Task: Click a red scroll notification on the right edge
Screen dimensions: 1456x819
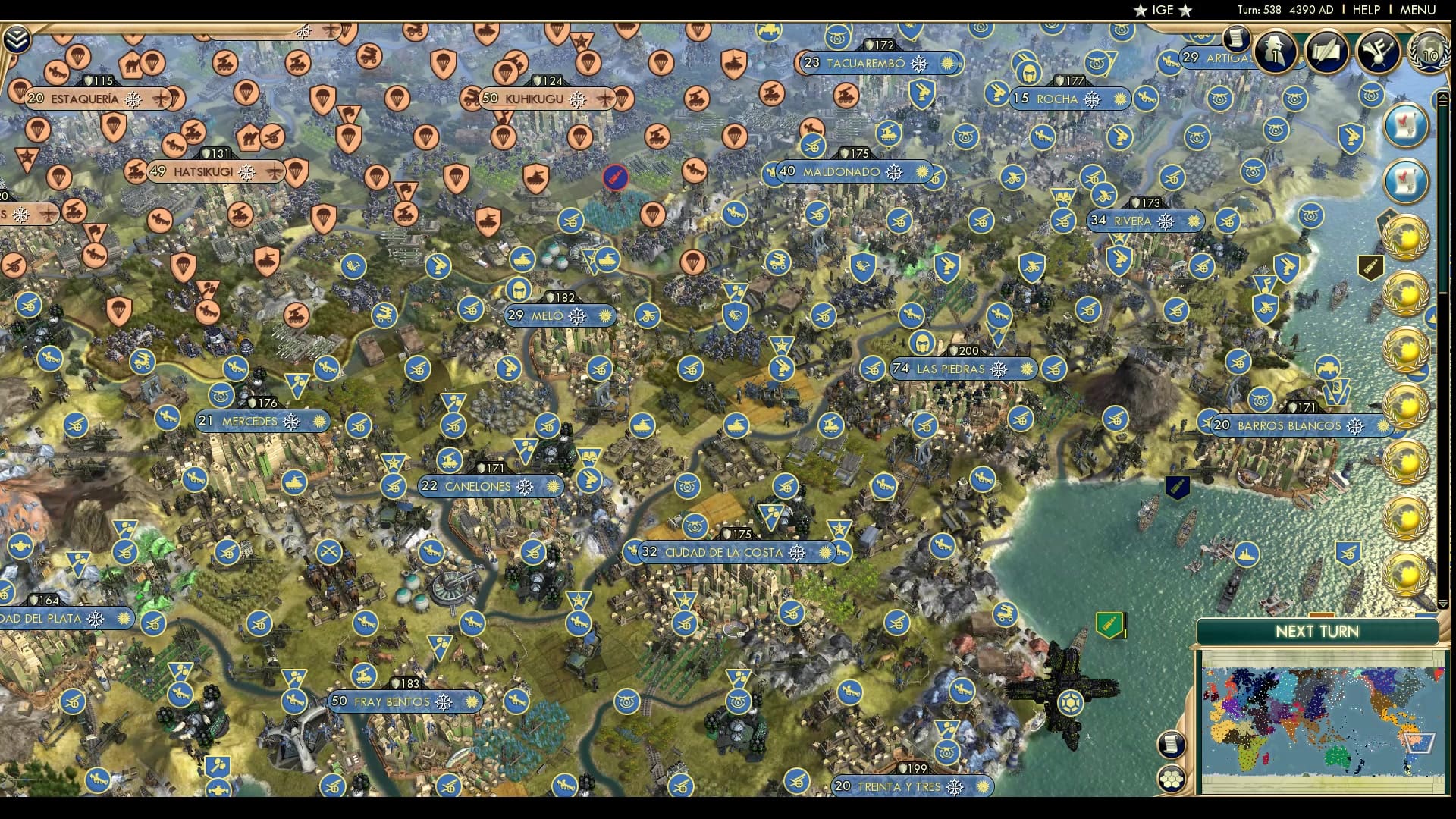Action: (x=1407, y=126)
